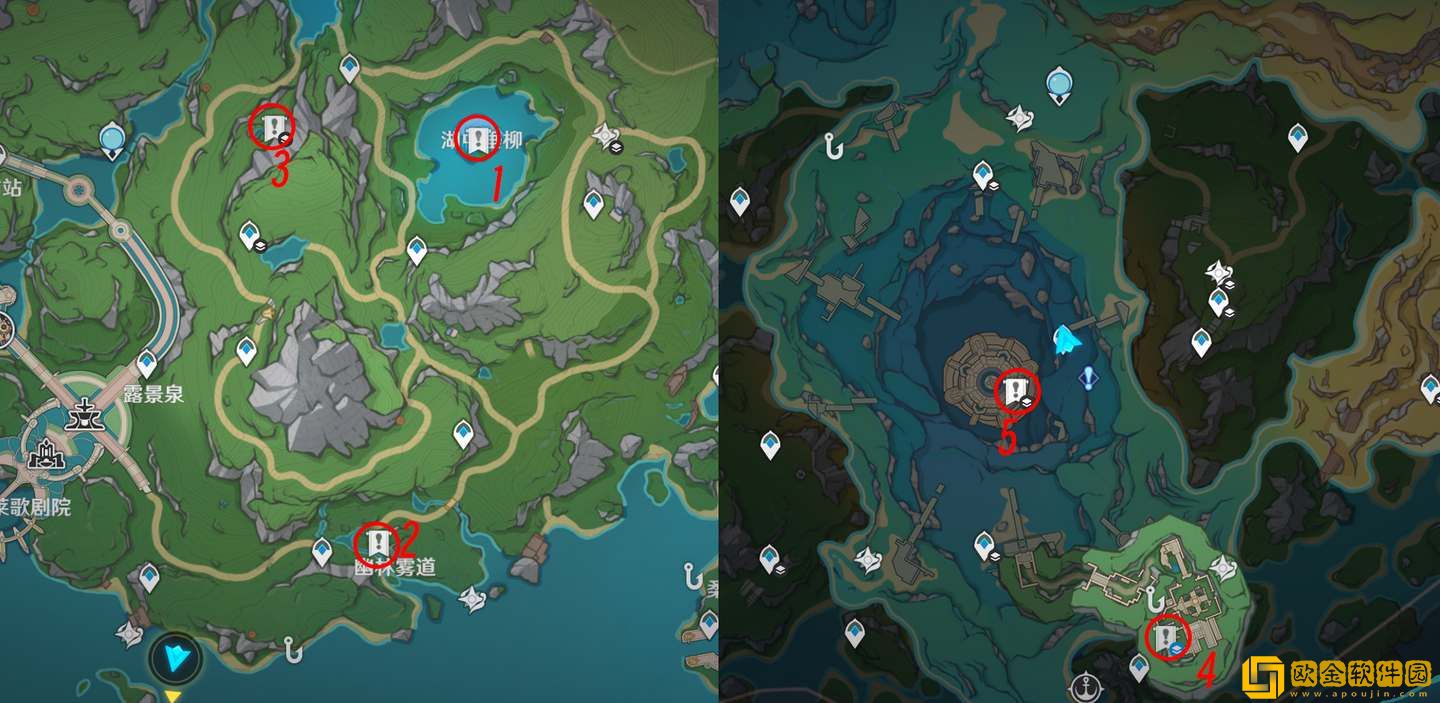This screenshot has width=1440, height=703.
Task: Choose the fishing hook icon near marker 4
Action: (x=1153, y=599)
